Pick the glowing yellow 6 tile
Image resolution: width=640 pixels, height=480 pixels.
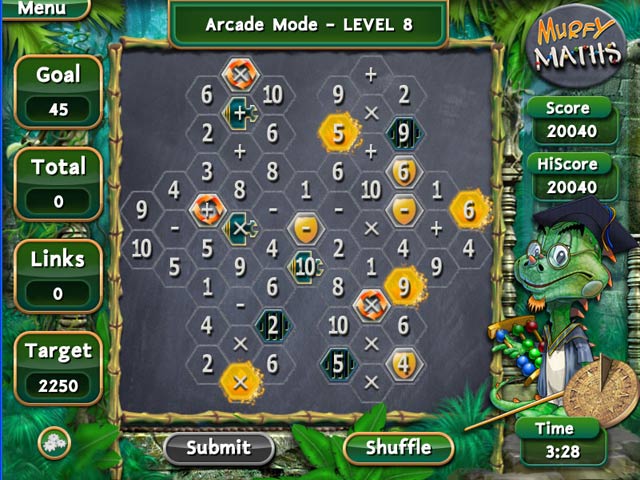(x=467, y=209)
